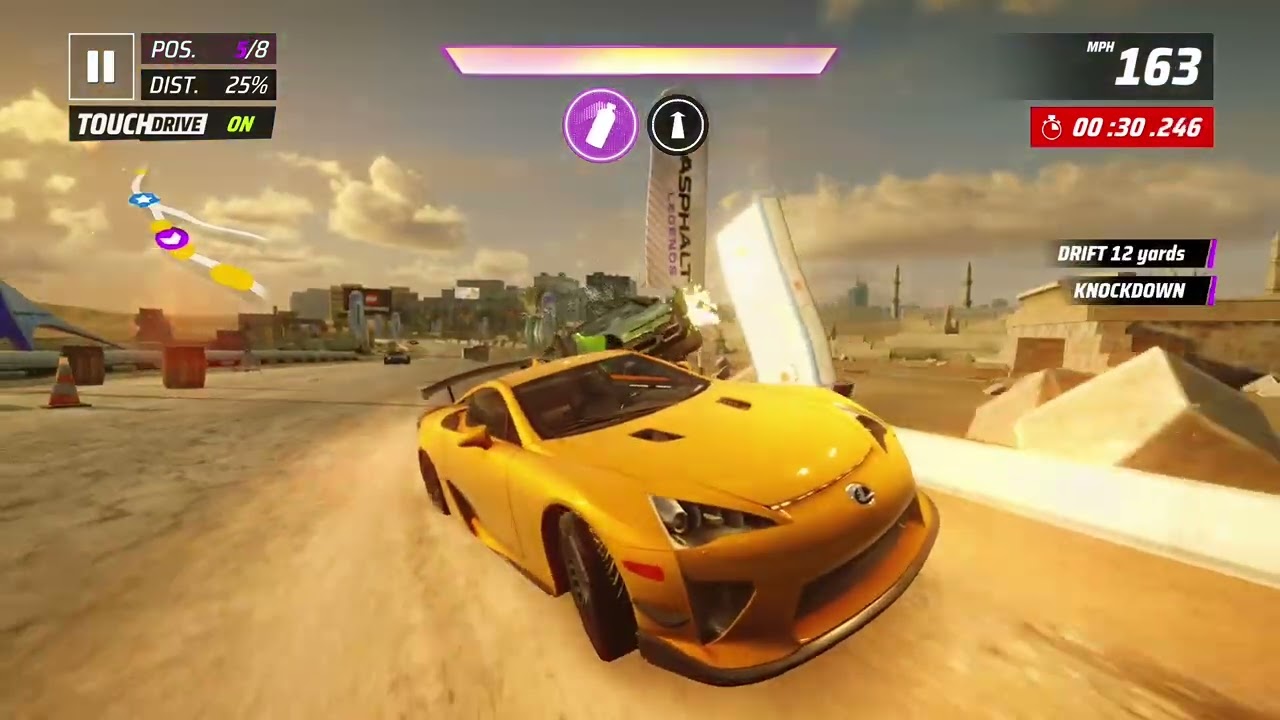Tap the upward arrow lane button

pos(677,126)
